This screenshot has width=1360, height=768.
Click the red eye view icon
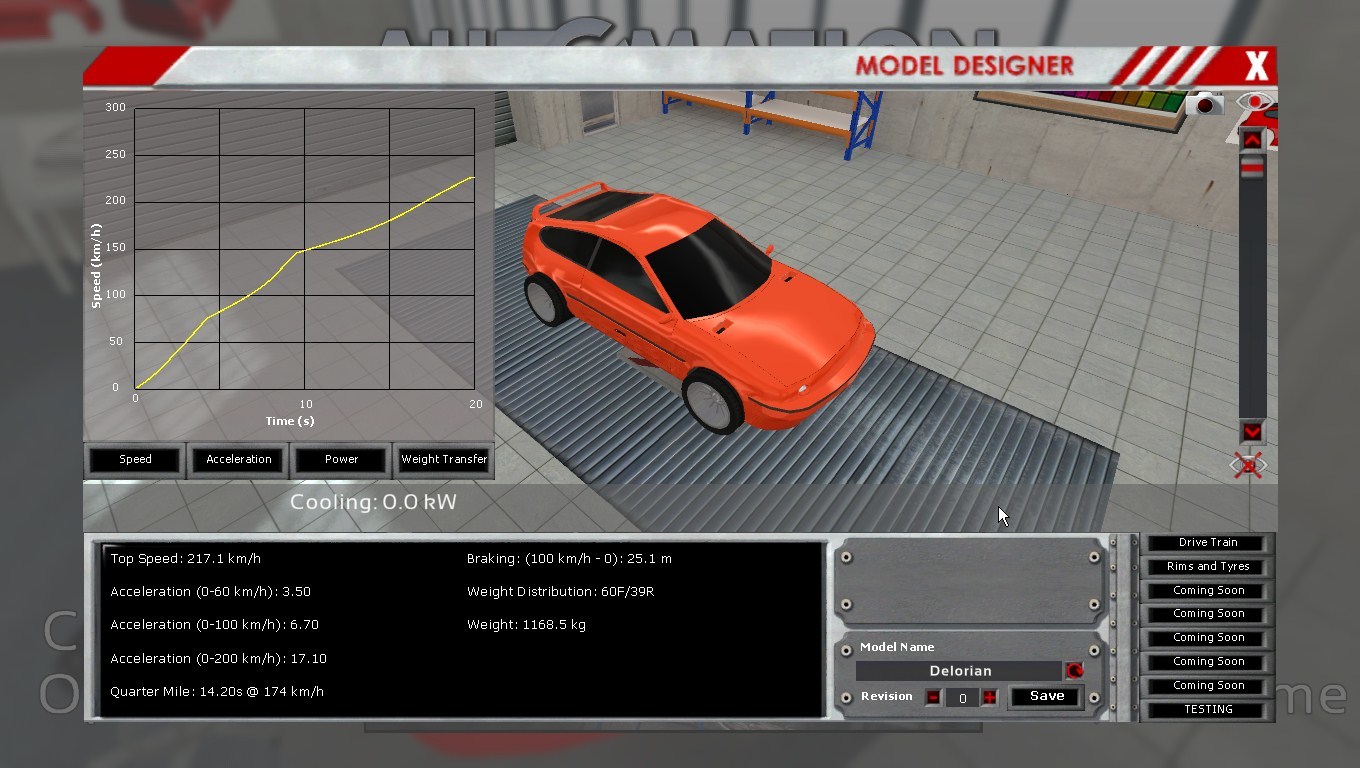1253,102
